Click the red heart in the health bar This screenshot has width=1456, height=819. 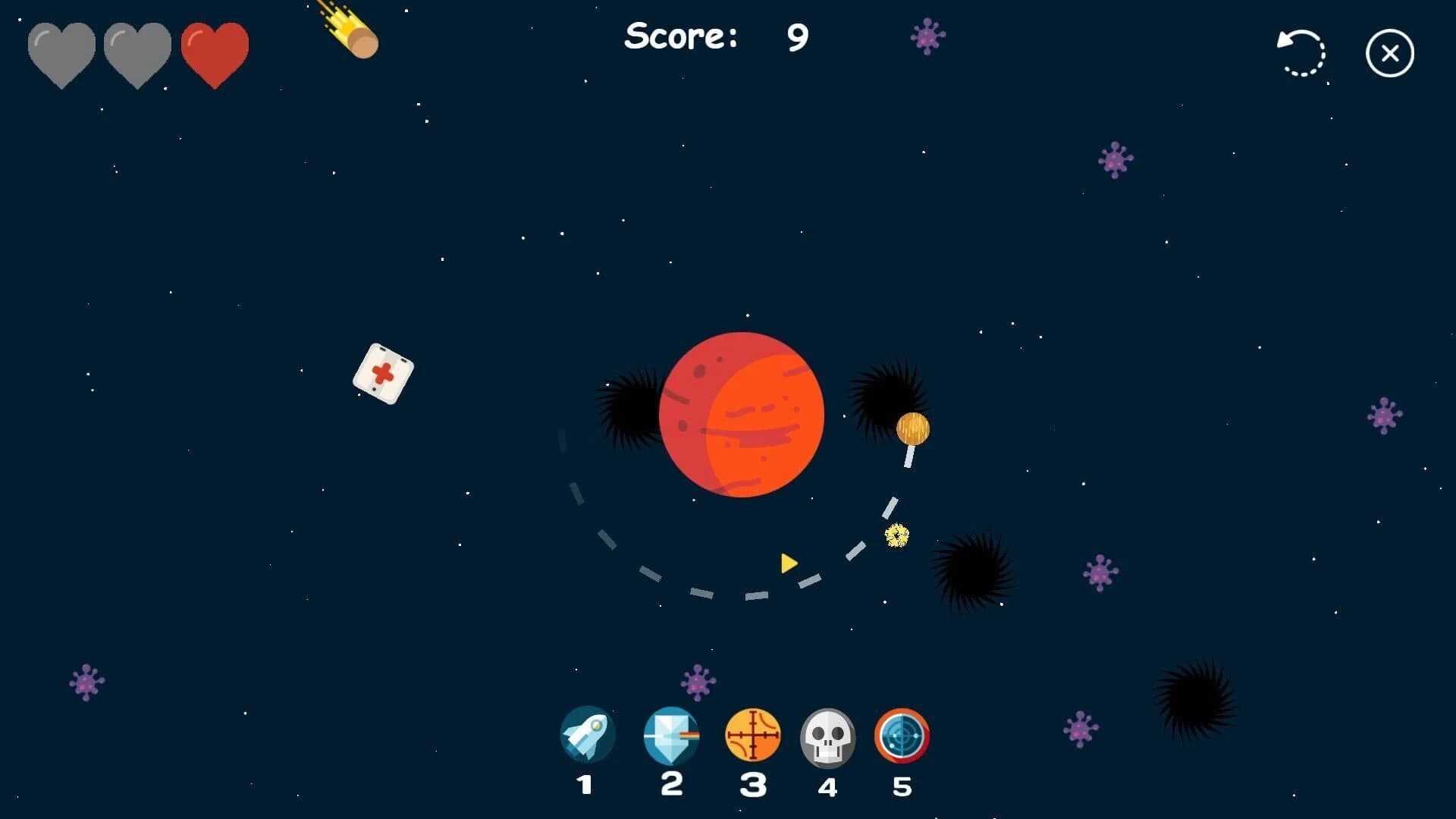coord(215,52)
